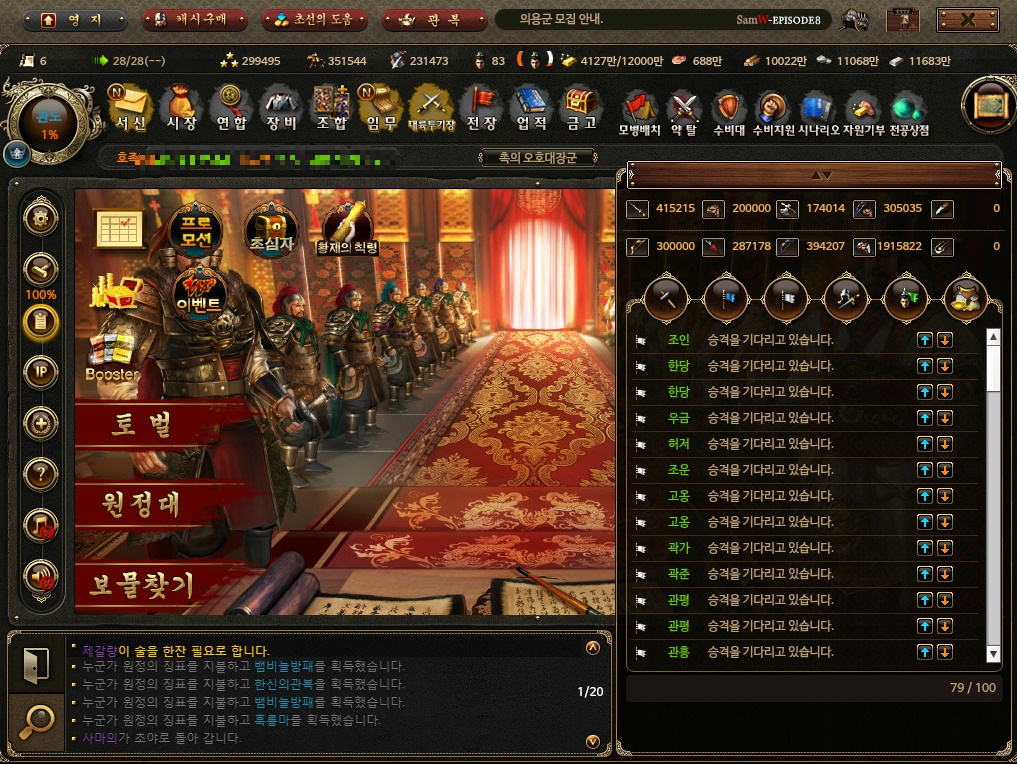1017x764 pixels.
Task: Open the 시장 market menu
Action: [x=181, y=108]
